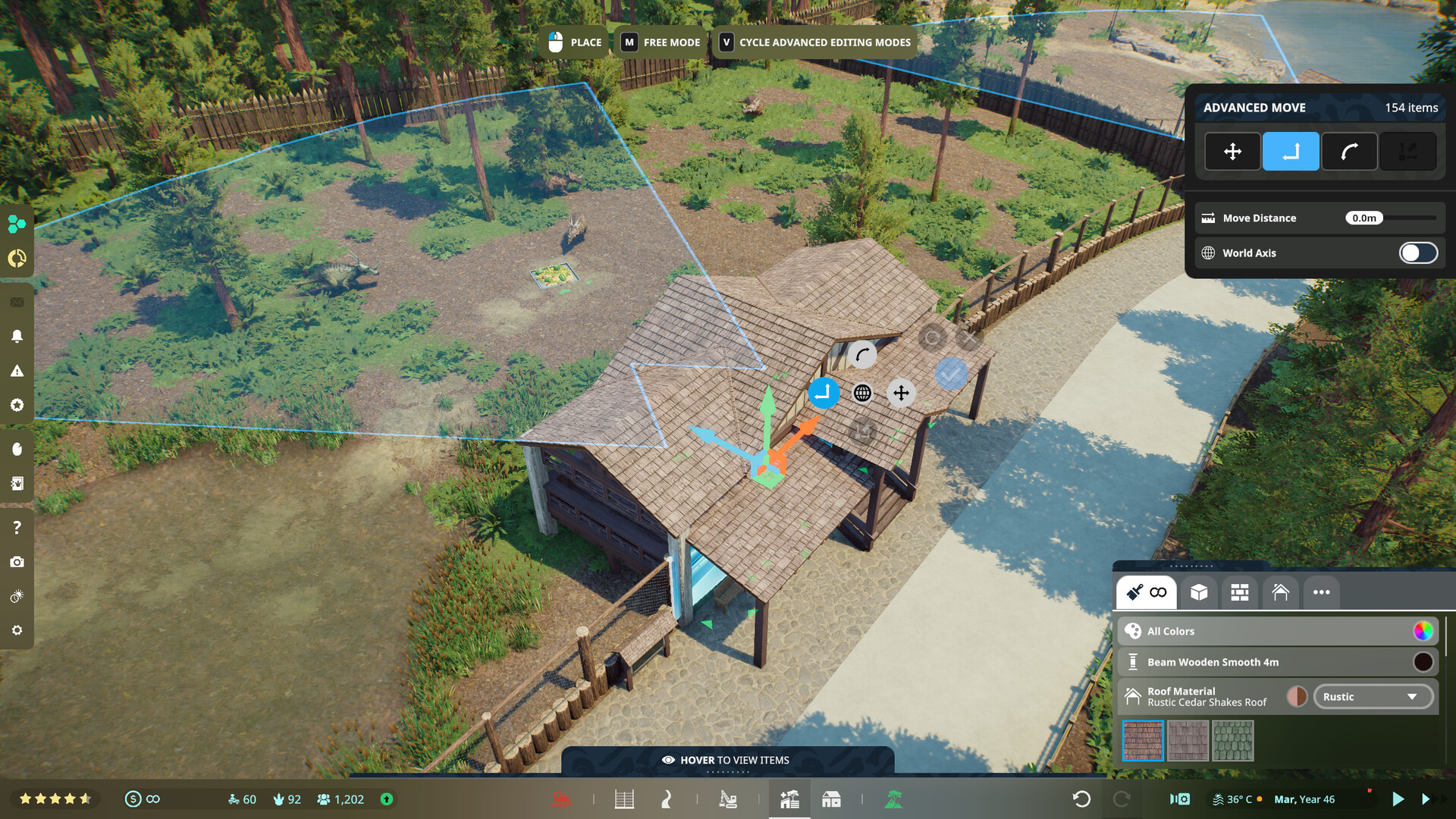Switch to the roof material house tab

point(1281,592)
